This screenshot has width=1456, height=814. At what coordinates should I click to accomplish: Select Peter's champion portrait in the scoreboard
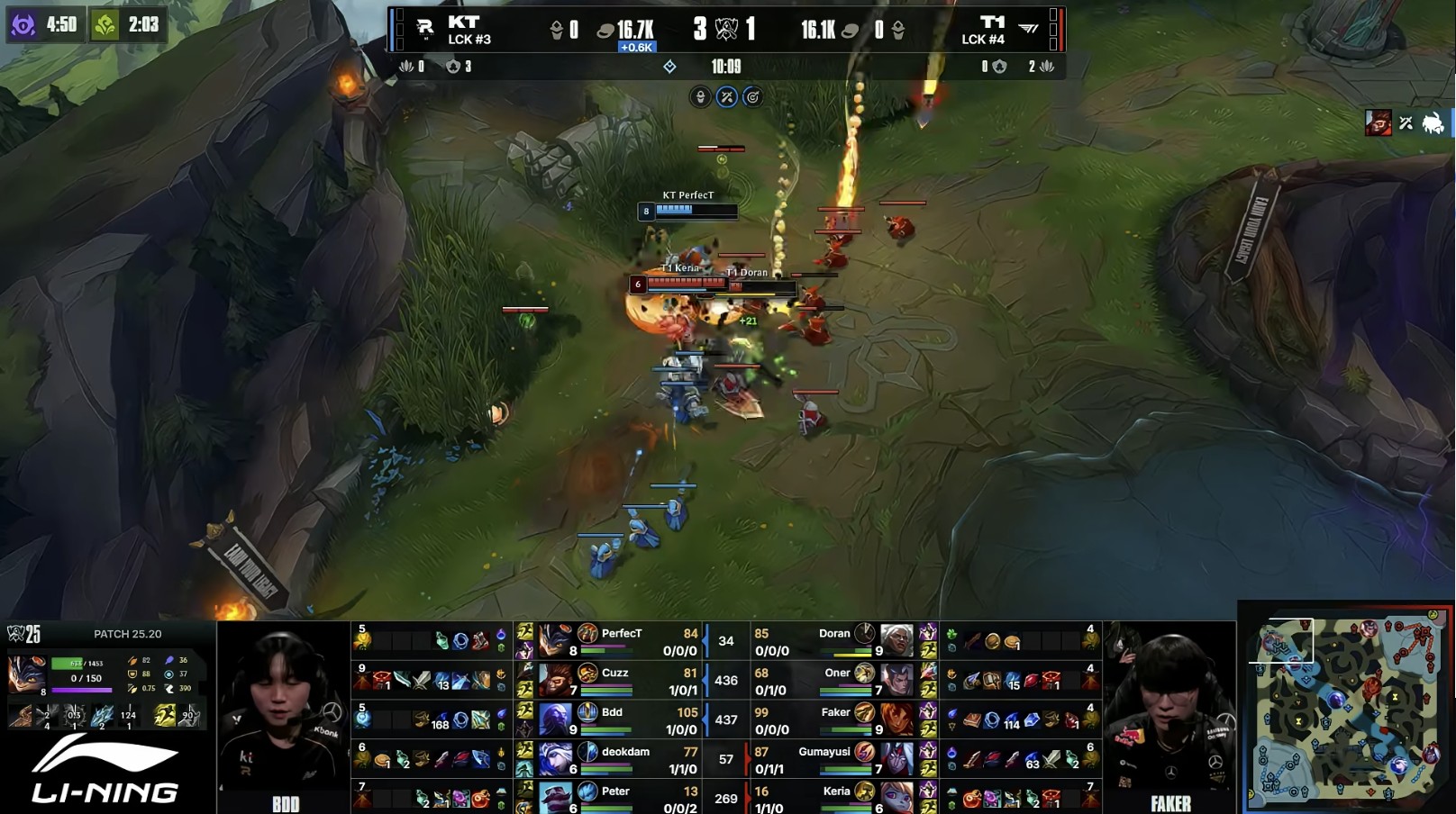(555, 797)
